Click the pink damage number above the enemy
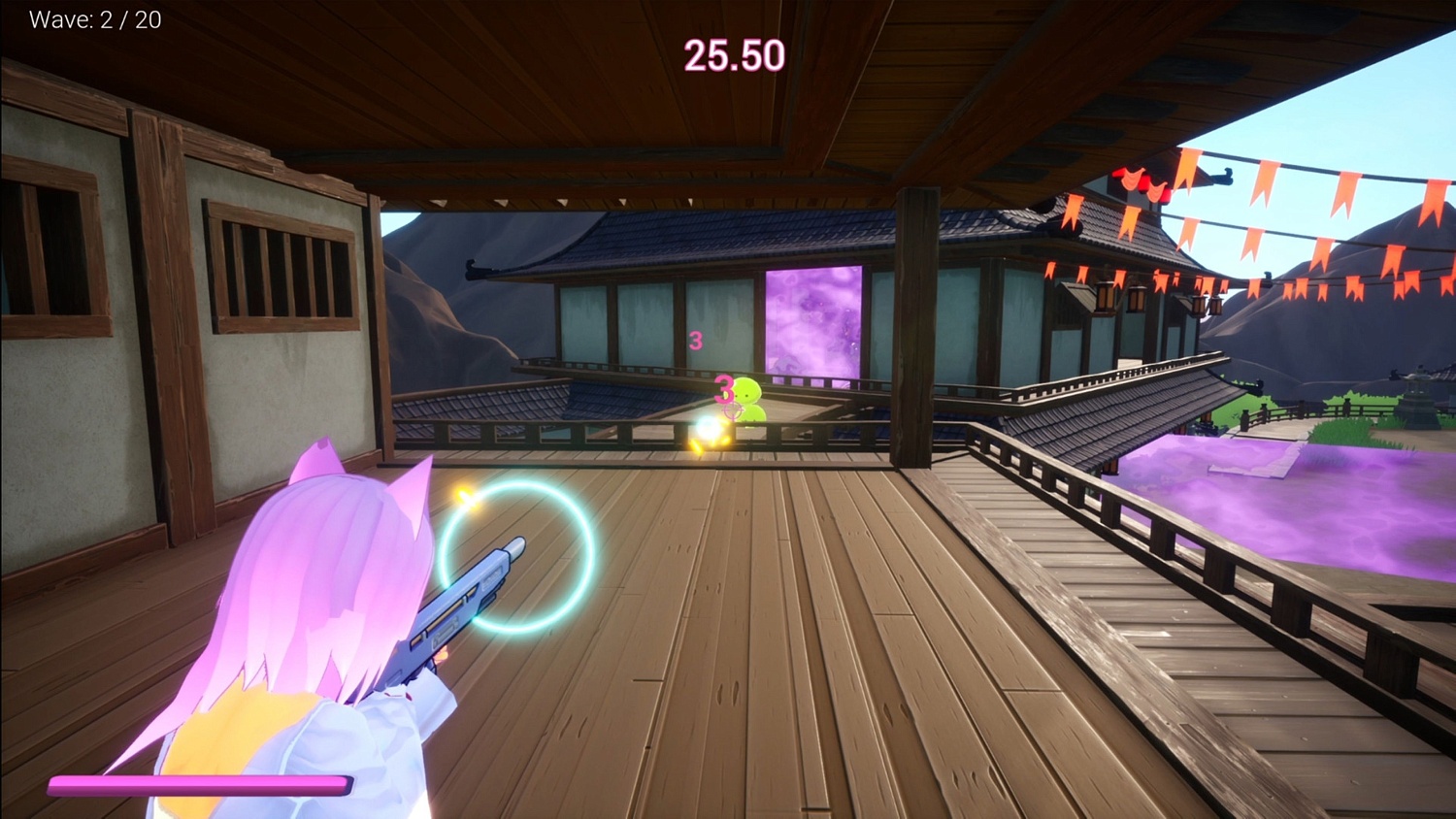The image size is (1456, 819). 726,388
